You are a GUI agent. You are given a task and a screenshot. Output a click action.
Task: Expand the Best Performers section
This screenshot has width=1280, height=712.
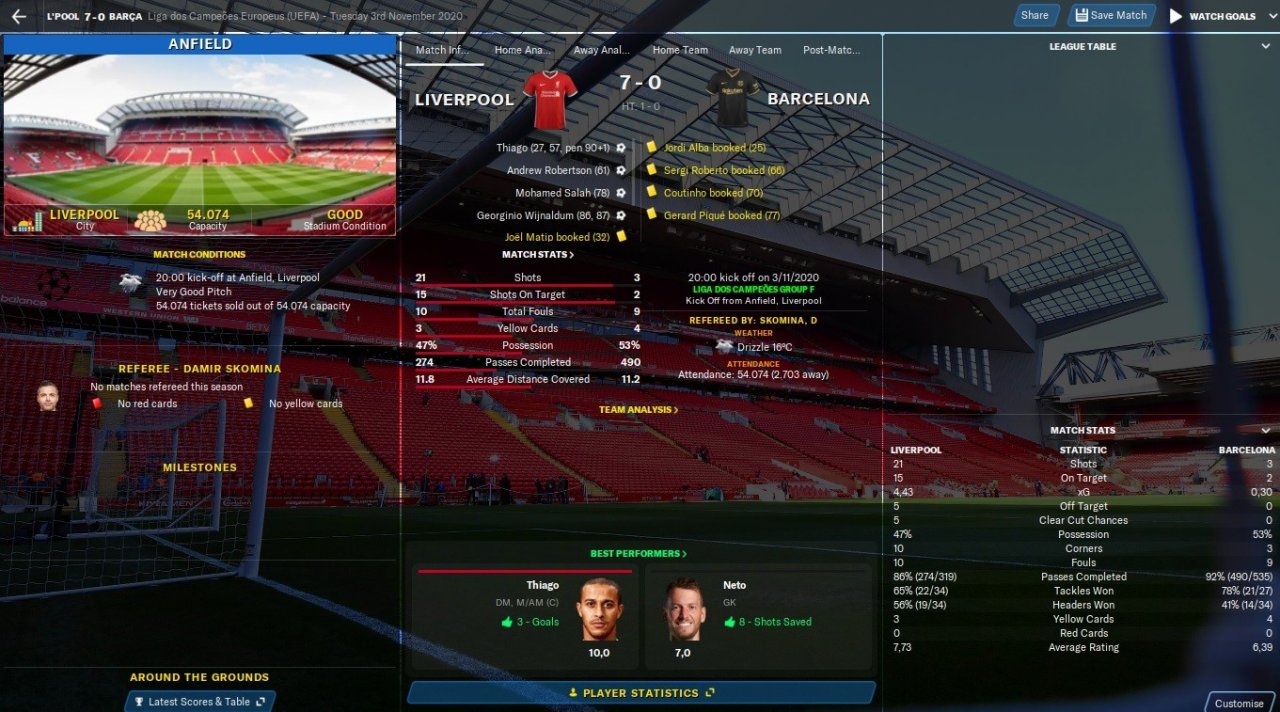point(638,554)
